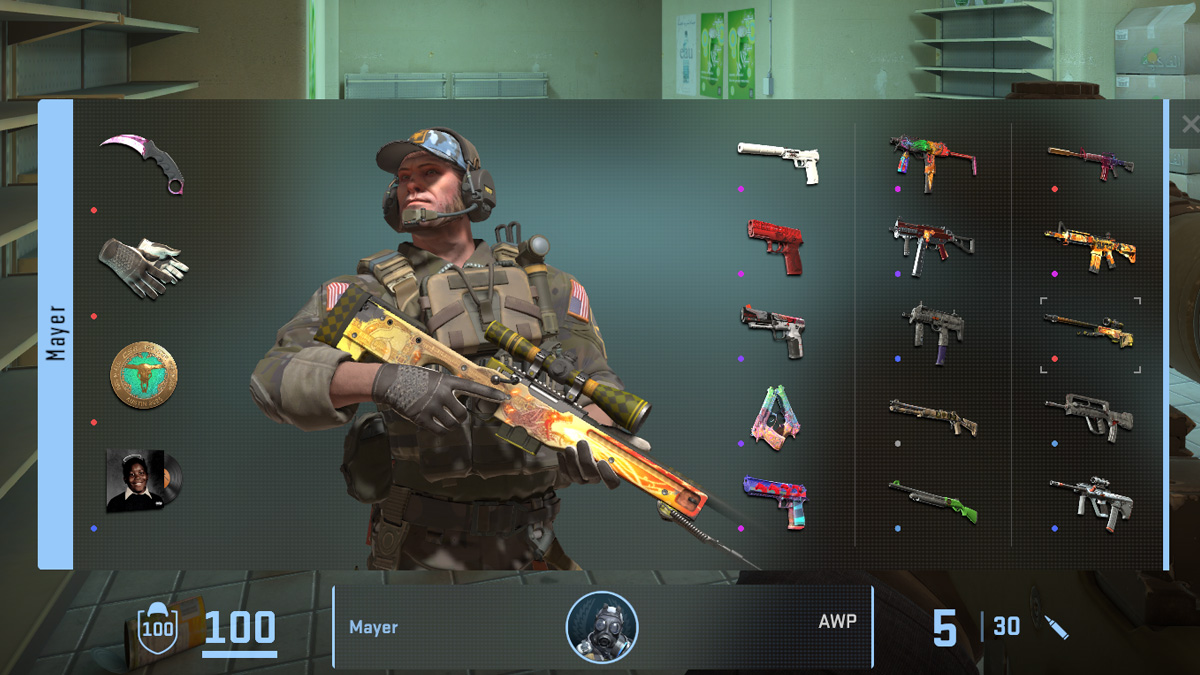This screenshot has width=1200, height=675.
Task: Select the grey SMG with purple magazine
Action: (931, 331)
